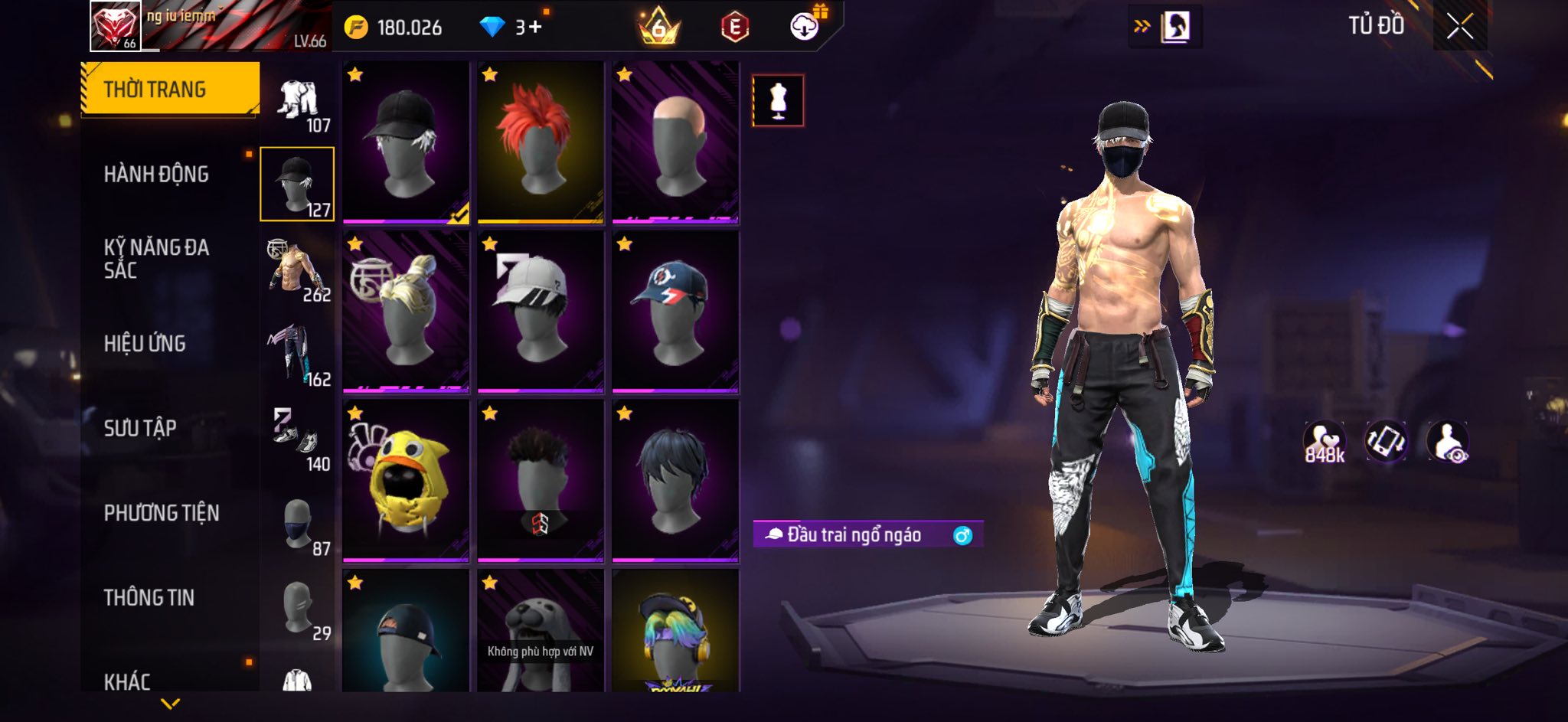Open the Hành Động tab
This screenshot has width=1568, height=722.
(156, 175)
